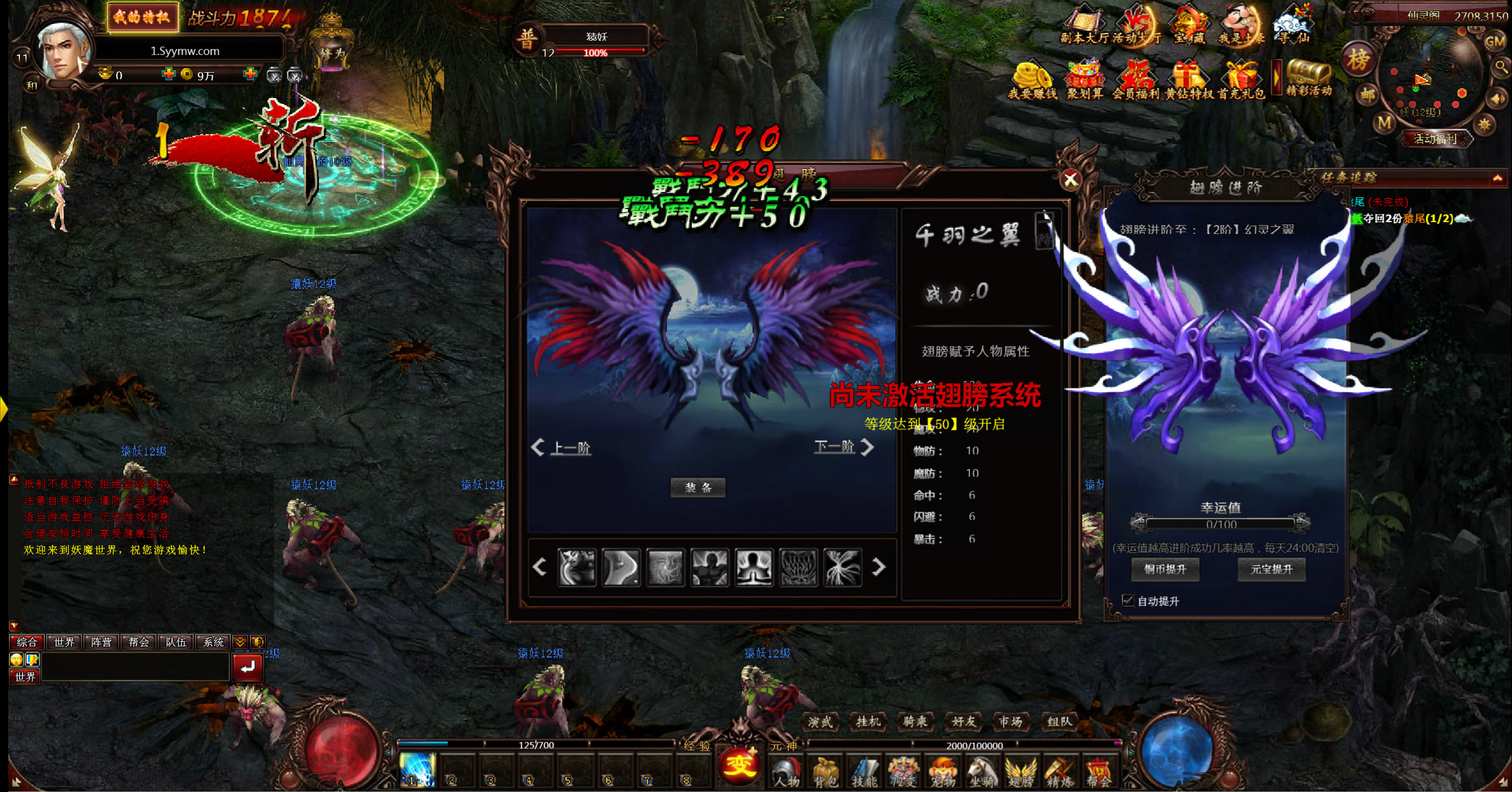Open the 坐骑 mount horse icon
Screen dimensions: 1512x792
[x=982, y=771]
